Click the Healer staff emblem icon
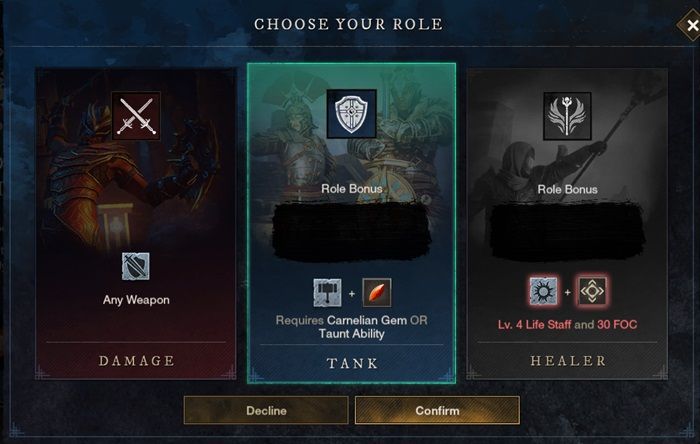 coord(567,115)
